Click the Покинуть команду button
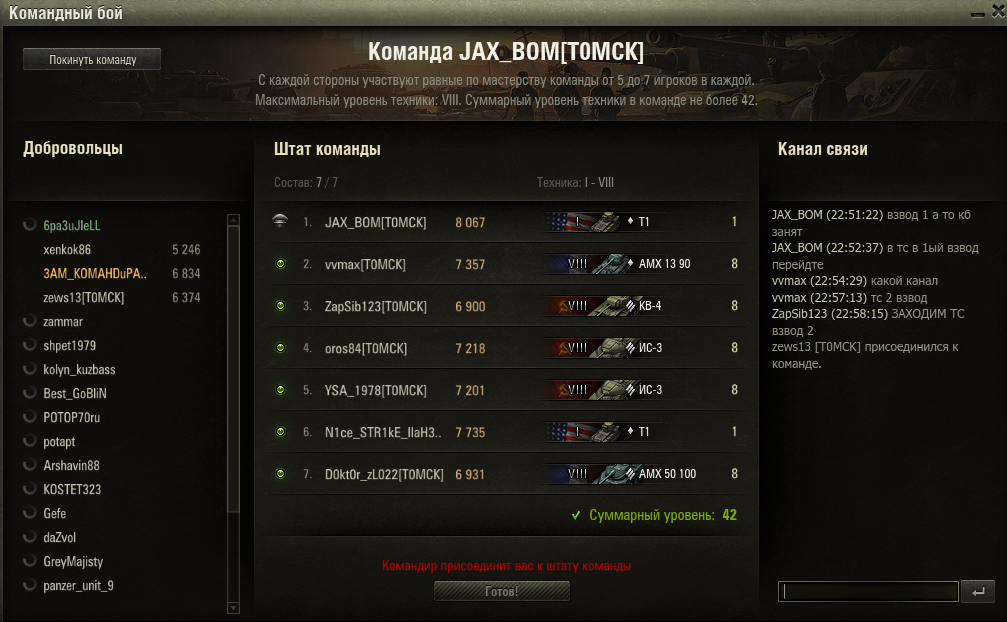 [92, 60]
